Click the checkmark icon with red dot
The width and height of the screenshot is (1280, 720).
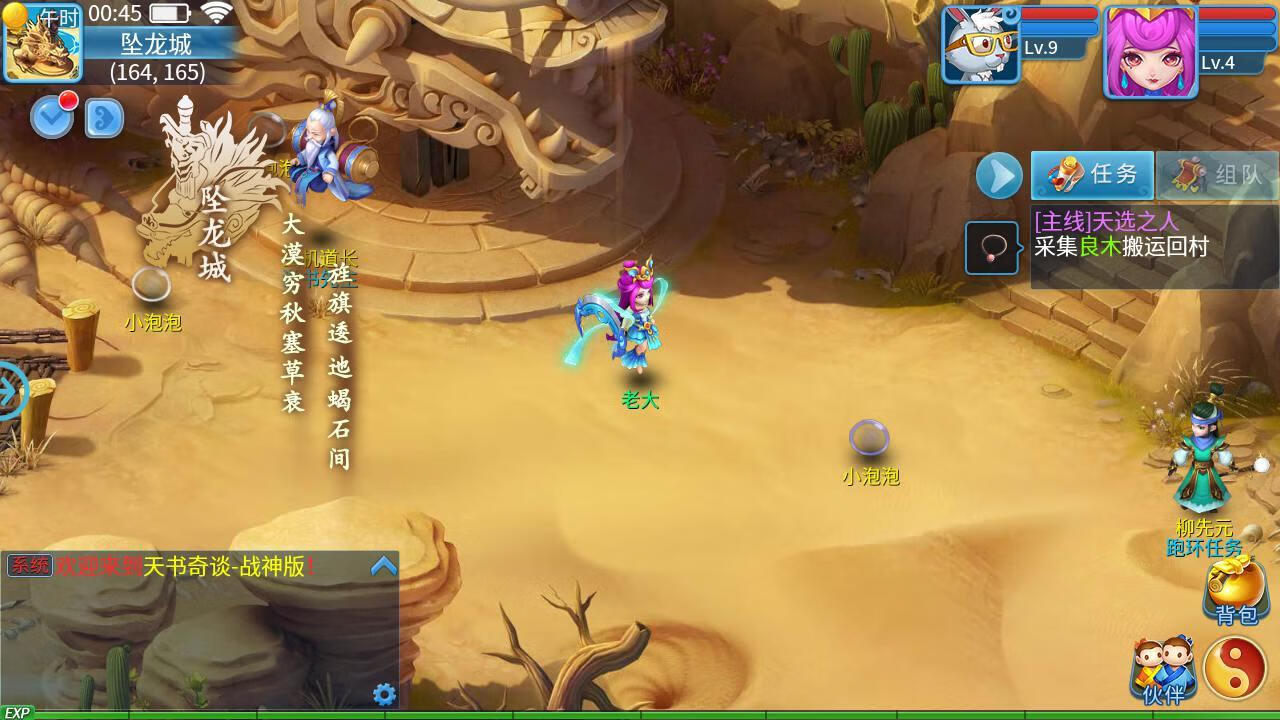point(52,117)
